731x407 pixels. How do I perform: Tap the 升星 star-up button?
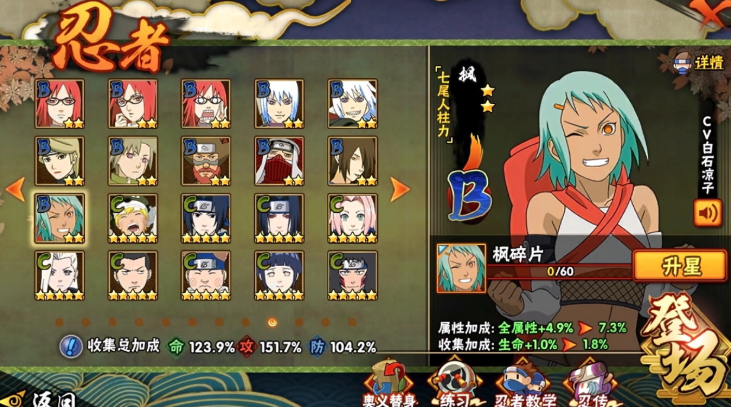pos(679,265)
